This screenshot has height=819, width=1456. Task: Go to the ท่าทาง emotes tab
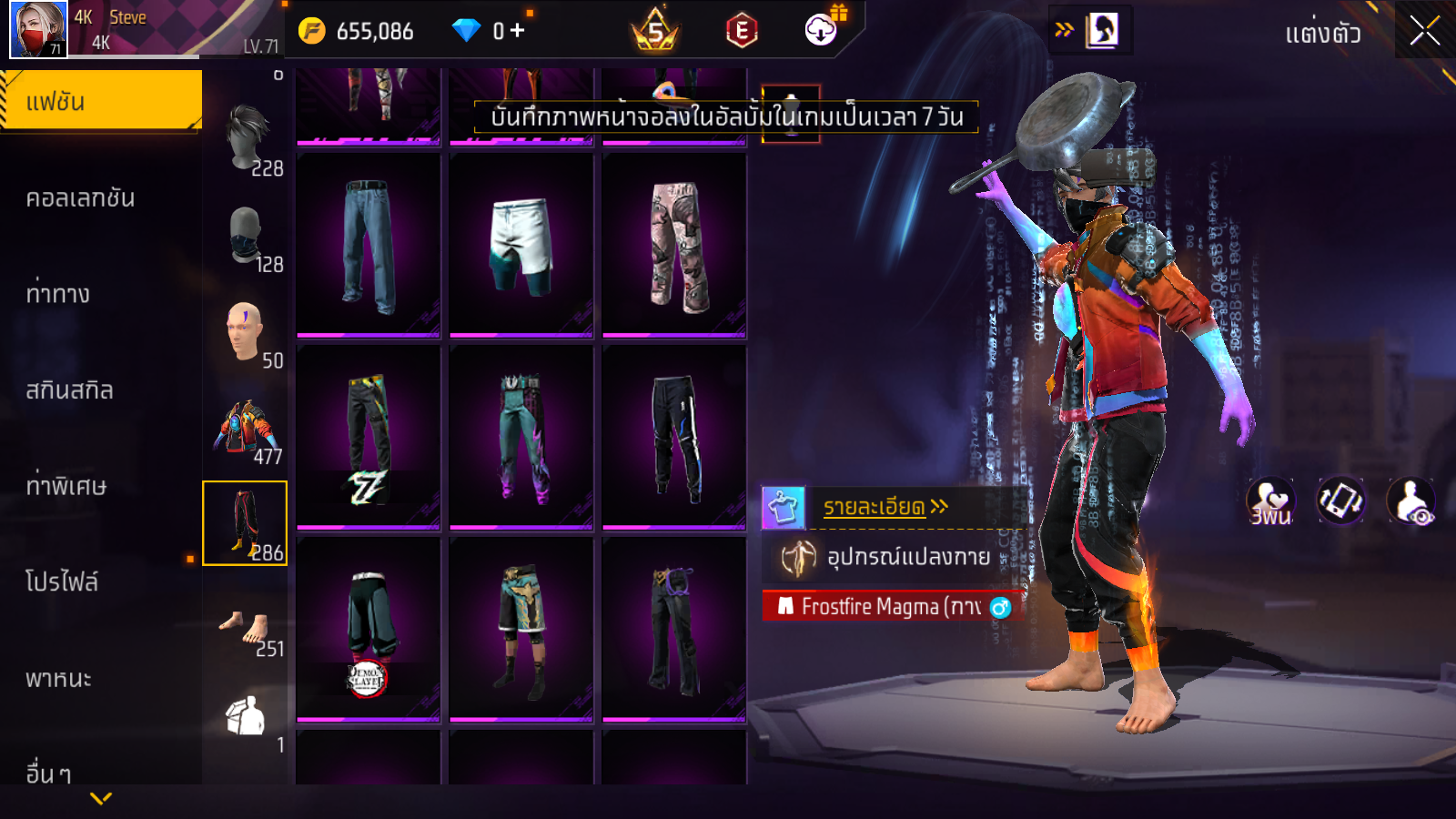(57, 294)
